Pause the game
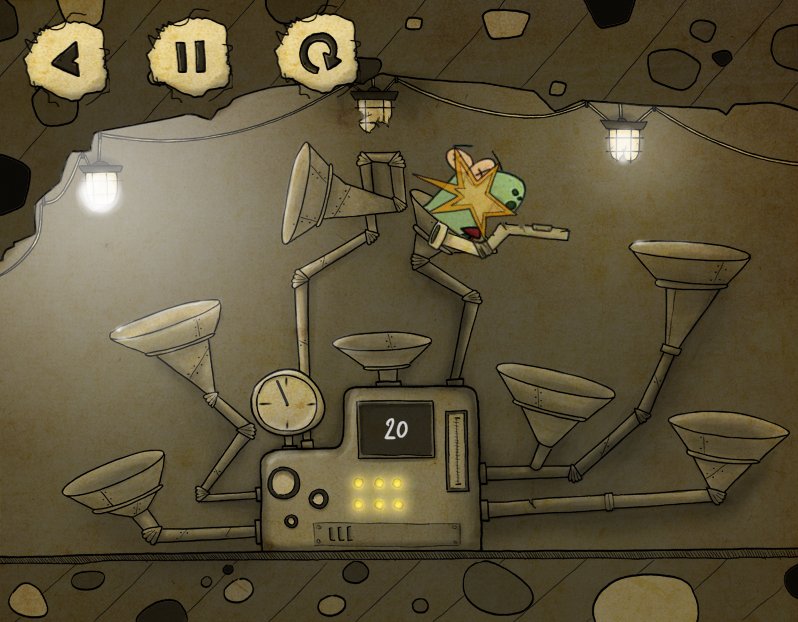This screenshot has width=798, height=622. pyautogui.click(x=188, y=58)
